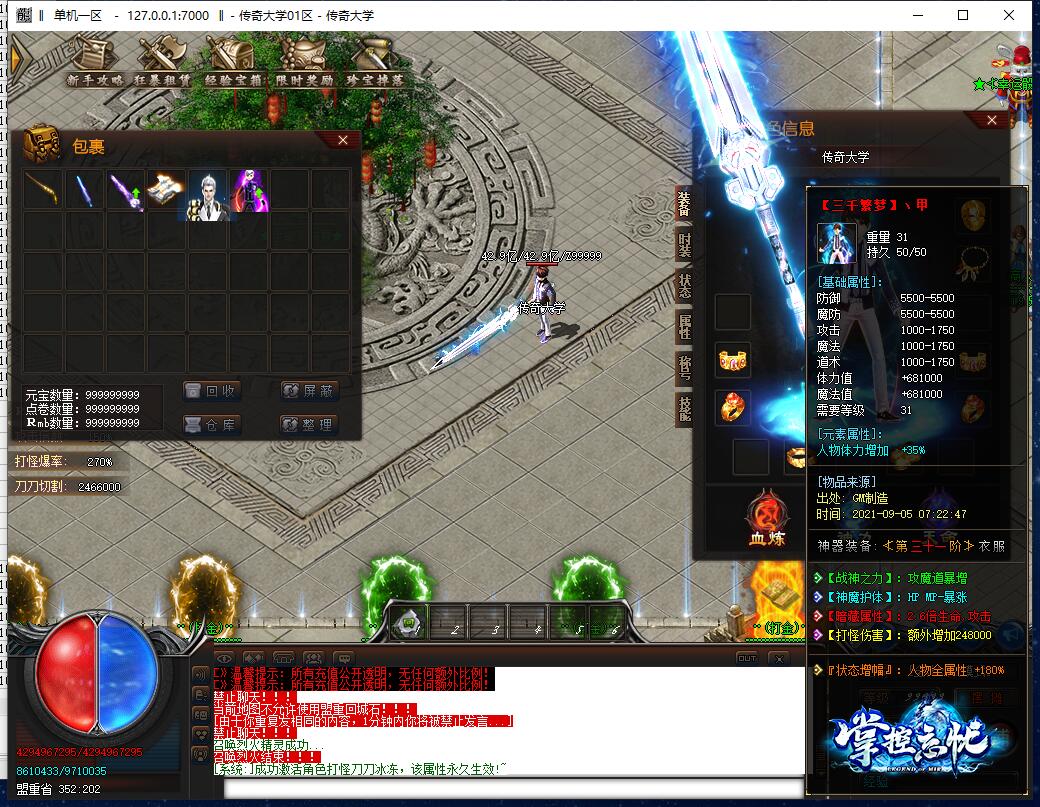Open the 仓库 warehouse
Screen dimensions: 1040x807
tap(212, 424)
